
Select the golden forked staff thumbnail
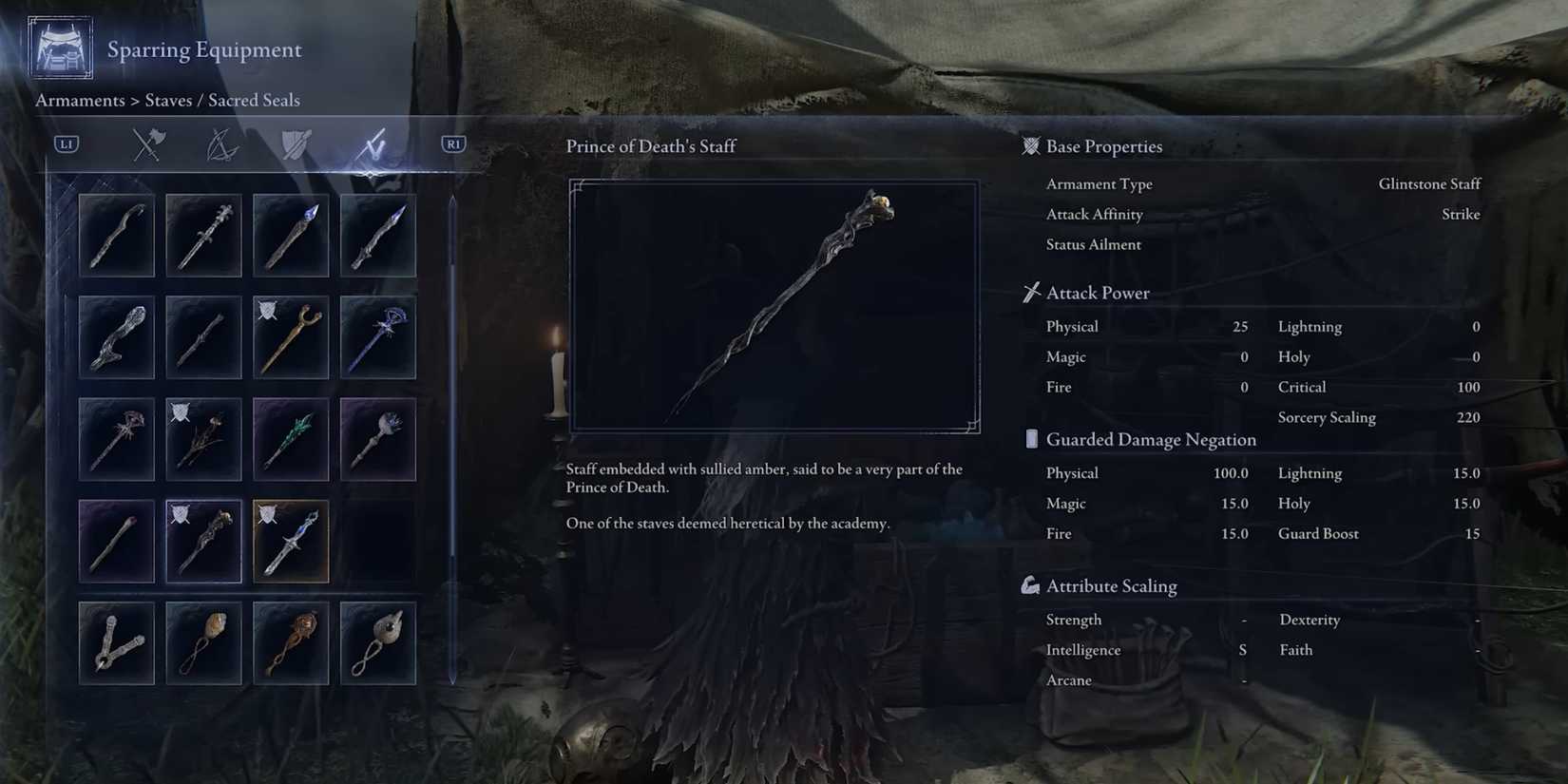(290, 335)
